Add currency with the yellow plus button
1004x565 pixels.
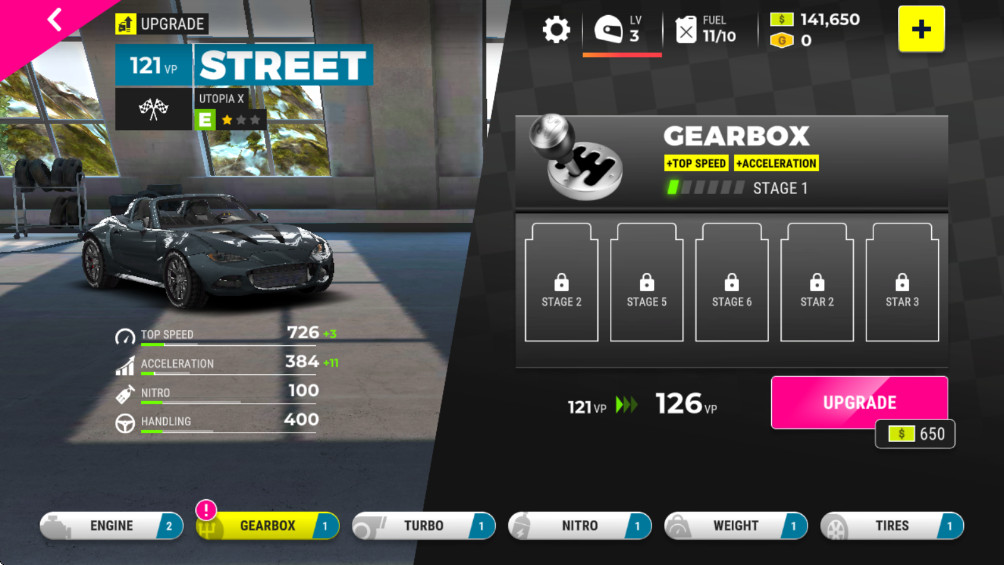[x=921, y=29]
